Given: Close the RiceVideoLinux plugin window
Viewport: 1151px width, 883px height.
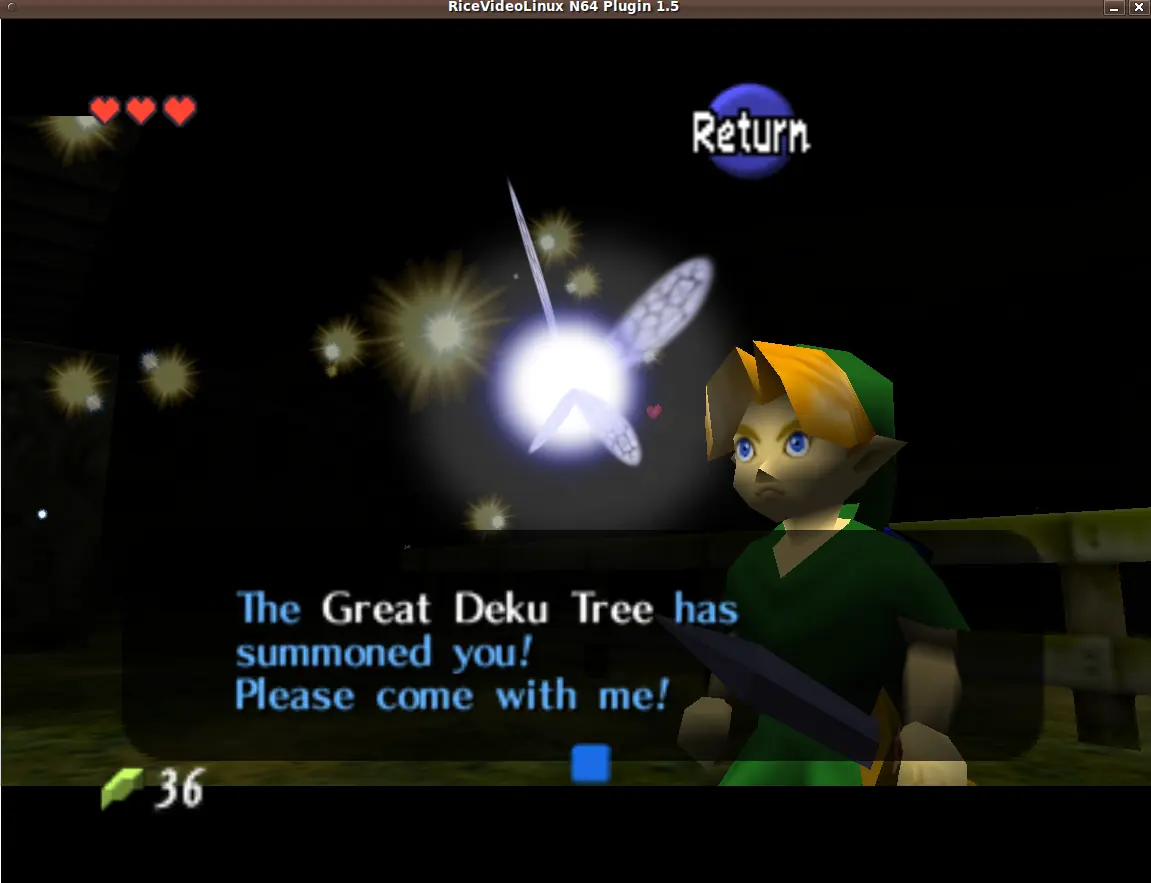Looking at the screenshot, I should pyautogui.click(x=1137, y=8).
